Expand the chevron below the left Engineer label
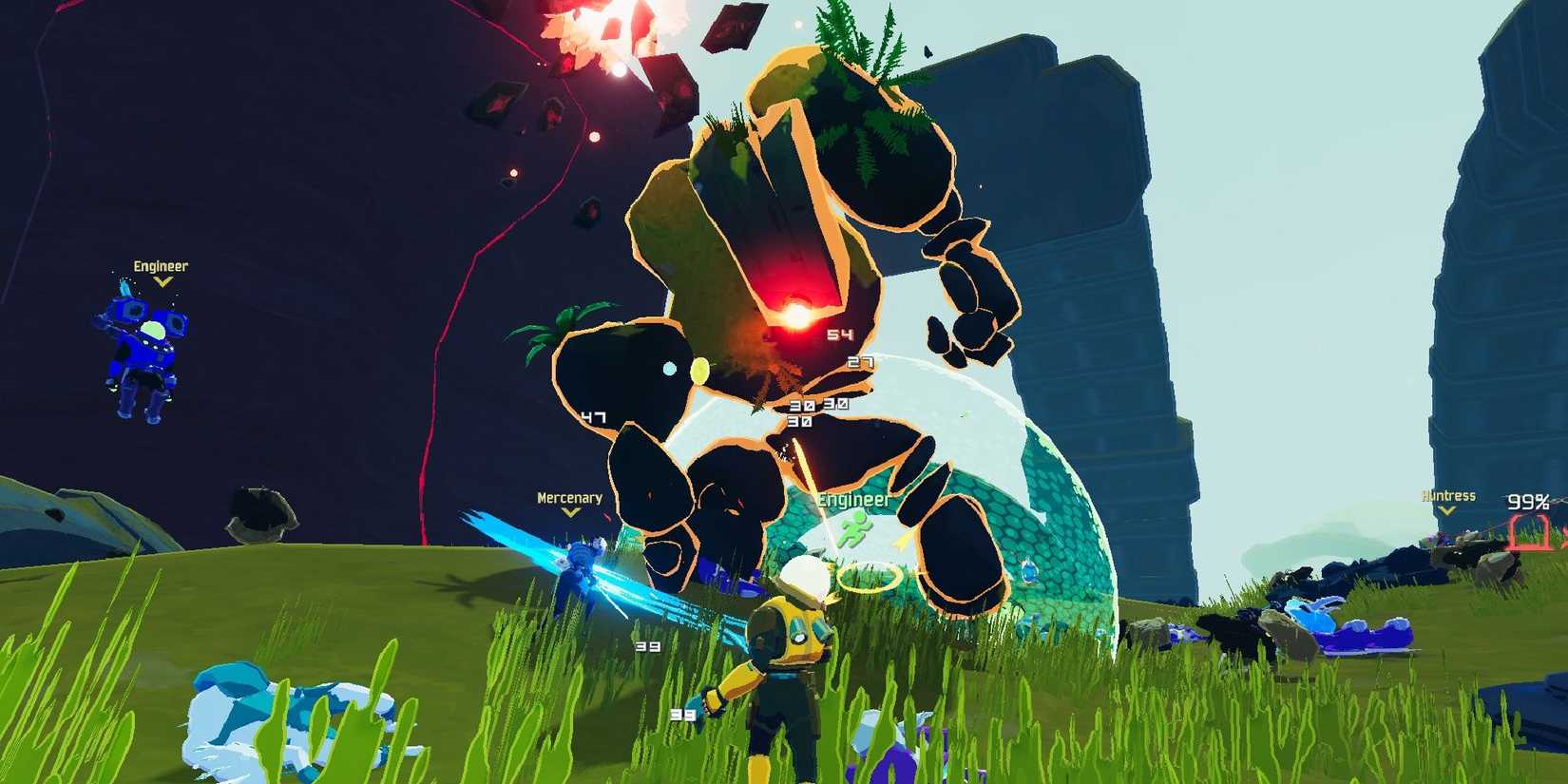Screen dimensions: 1568x784 pyautogui.click(x=162, y=281)
